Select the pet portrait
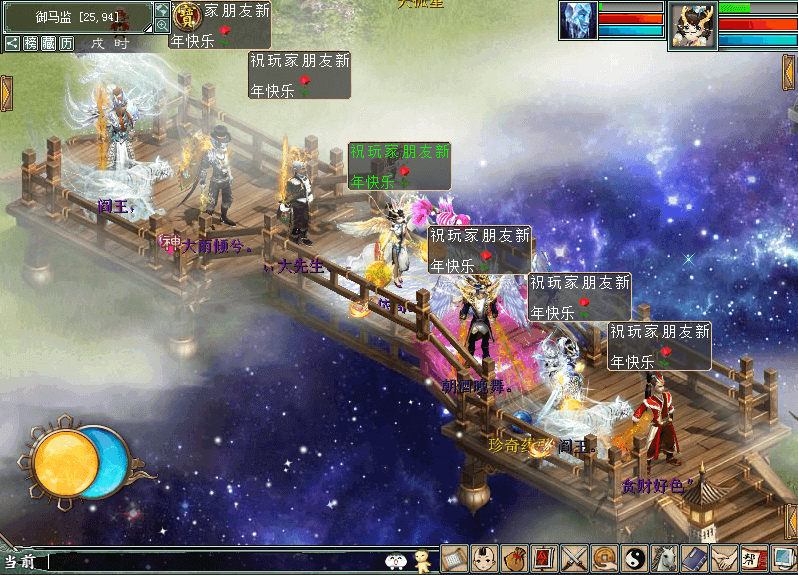Viewport: 798px width, 575px height. point(578,21)
